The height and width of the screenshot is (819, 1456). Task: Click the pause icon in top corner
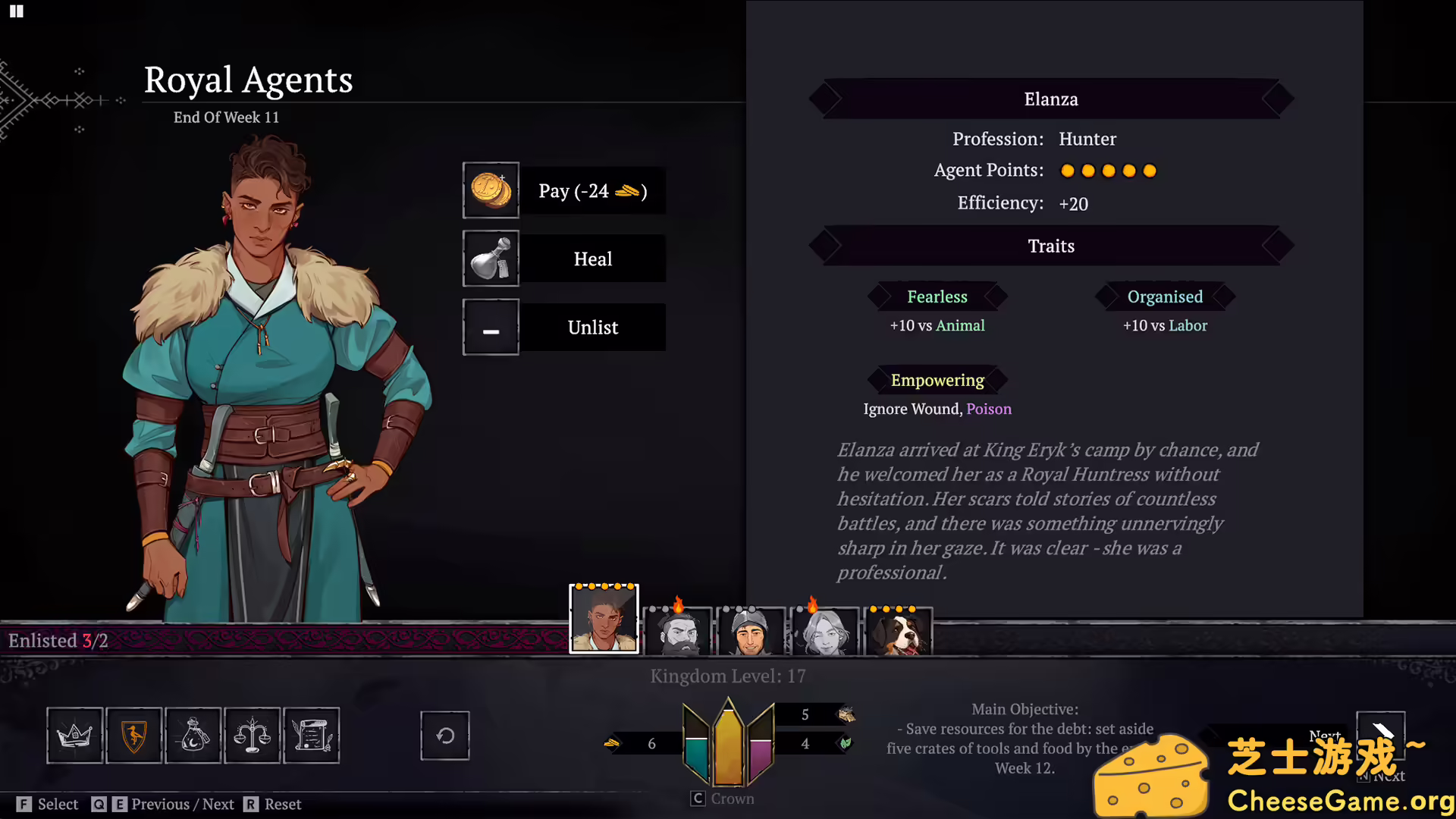click(17, 11)
